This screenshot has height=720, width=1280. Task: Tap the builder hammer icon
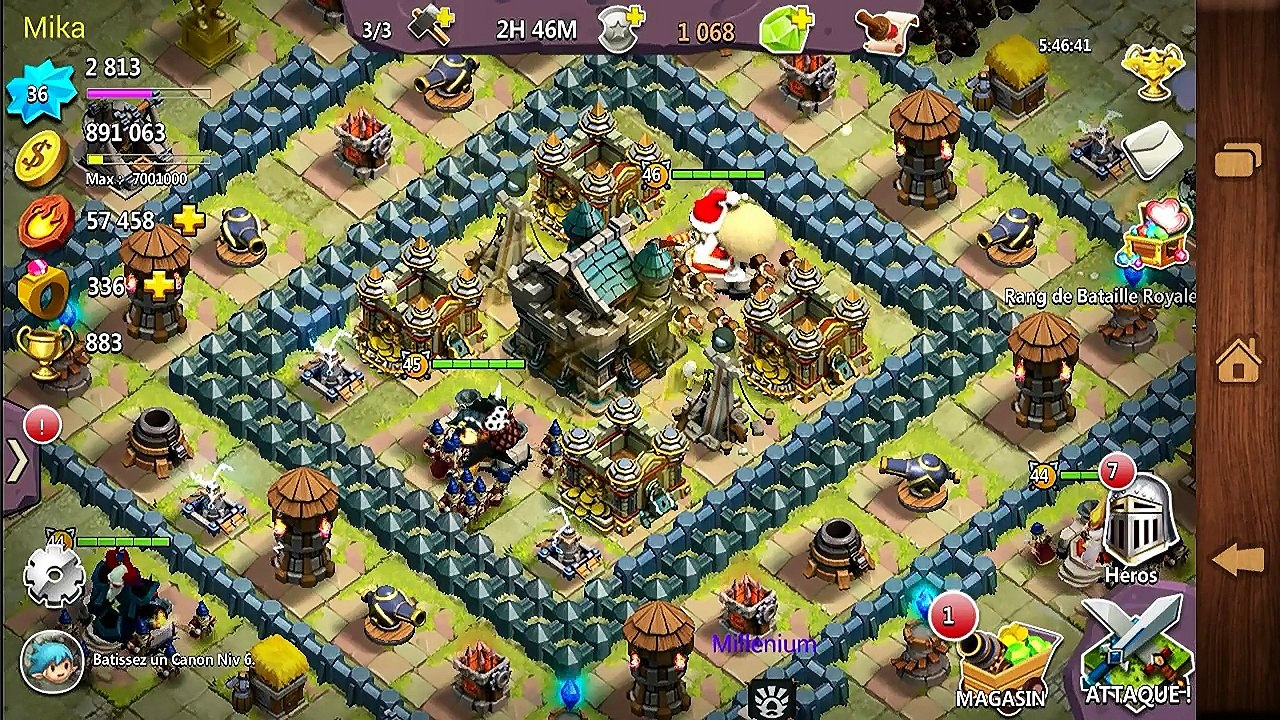[x=432, y=30]
